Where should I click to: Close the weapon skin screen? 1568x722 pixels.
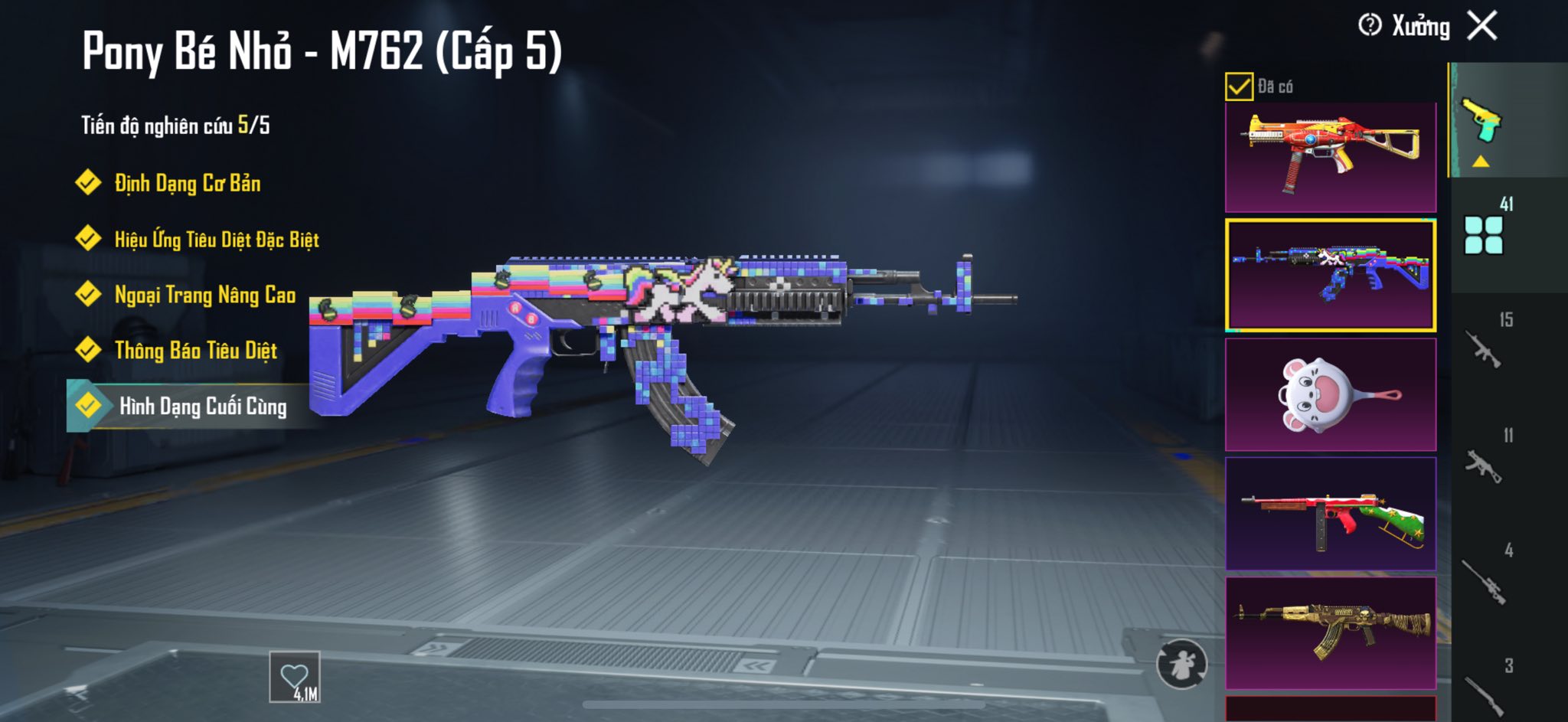pos(1482,26)
